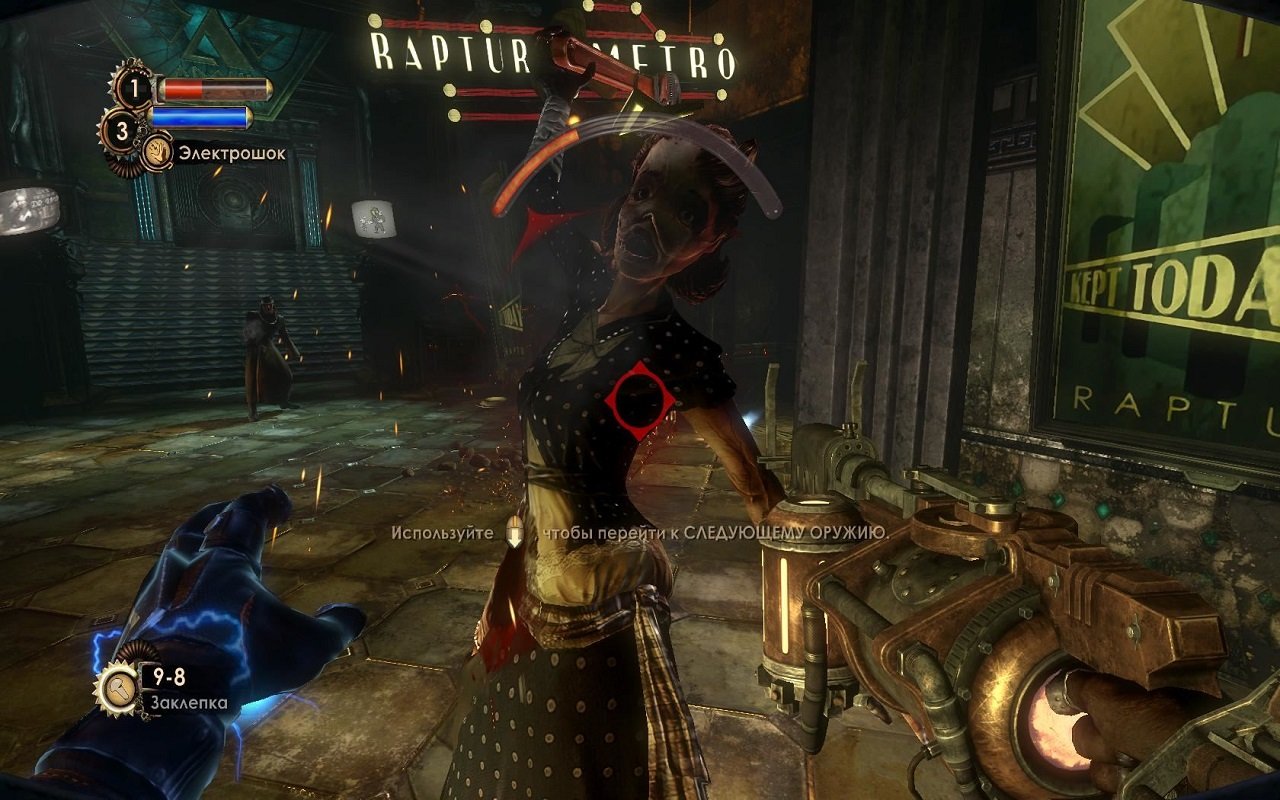Click the blue EVE bar to toggle display

click(200, 117)
